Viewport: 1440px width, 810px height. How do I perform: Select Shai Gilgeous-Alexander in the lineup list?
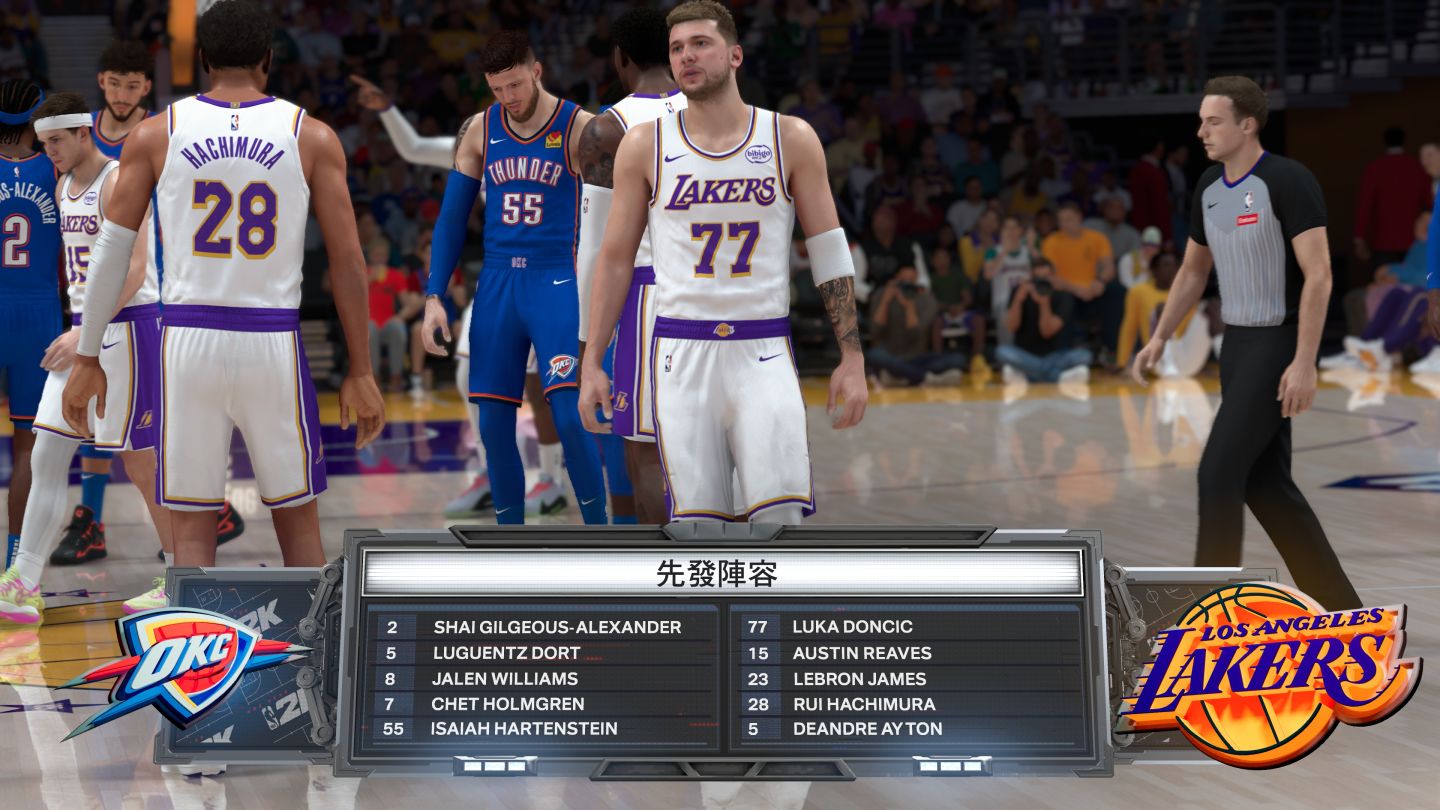point(556,627)
